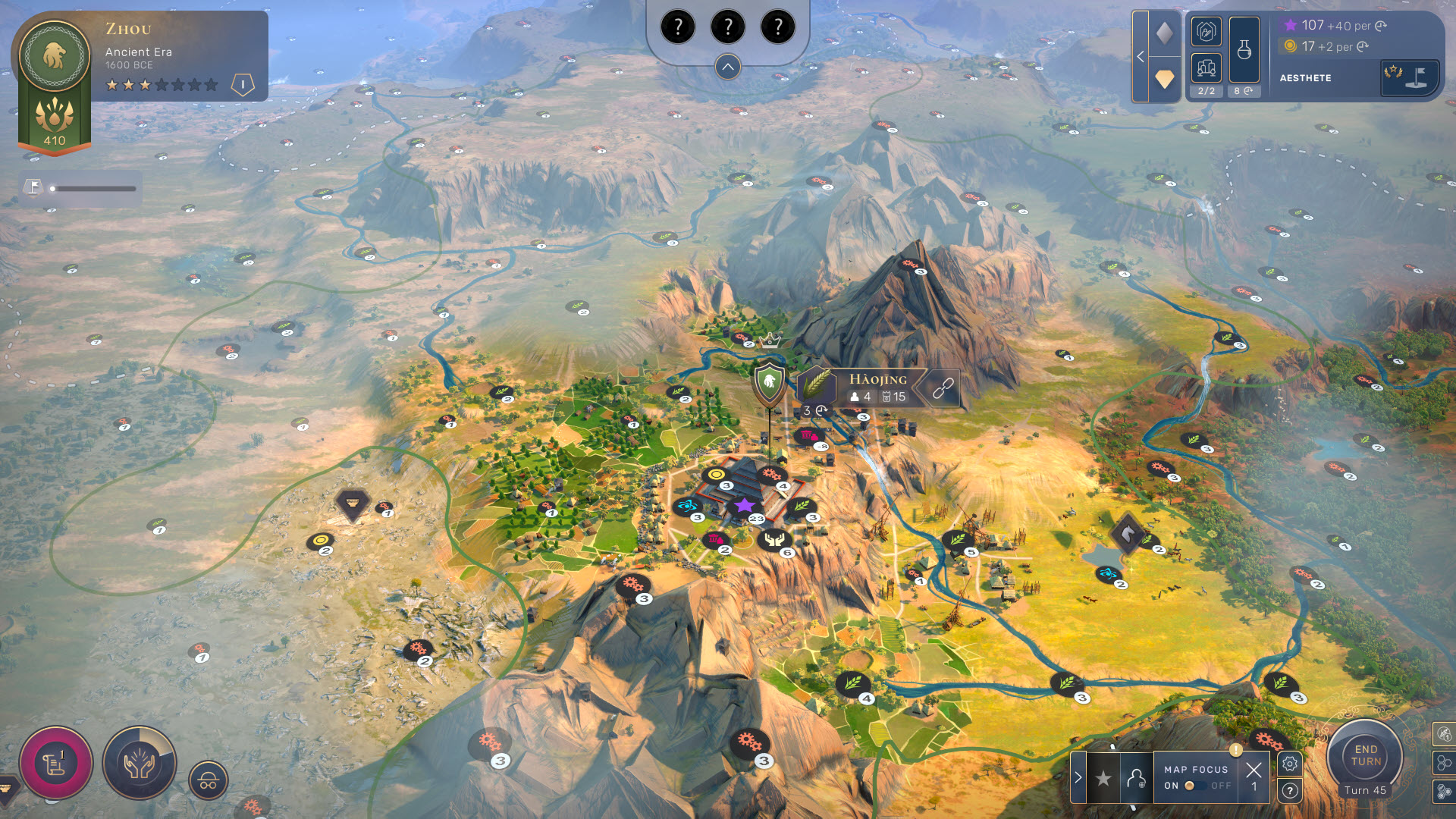The width and height of the screenshot is (1456, 819).
Task: Open the help question mark button
Action: (1290, 791)
